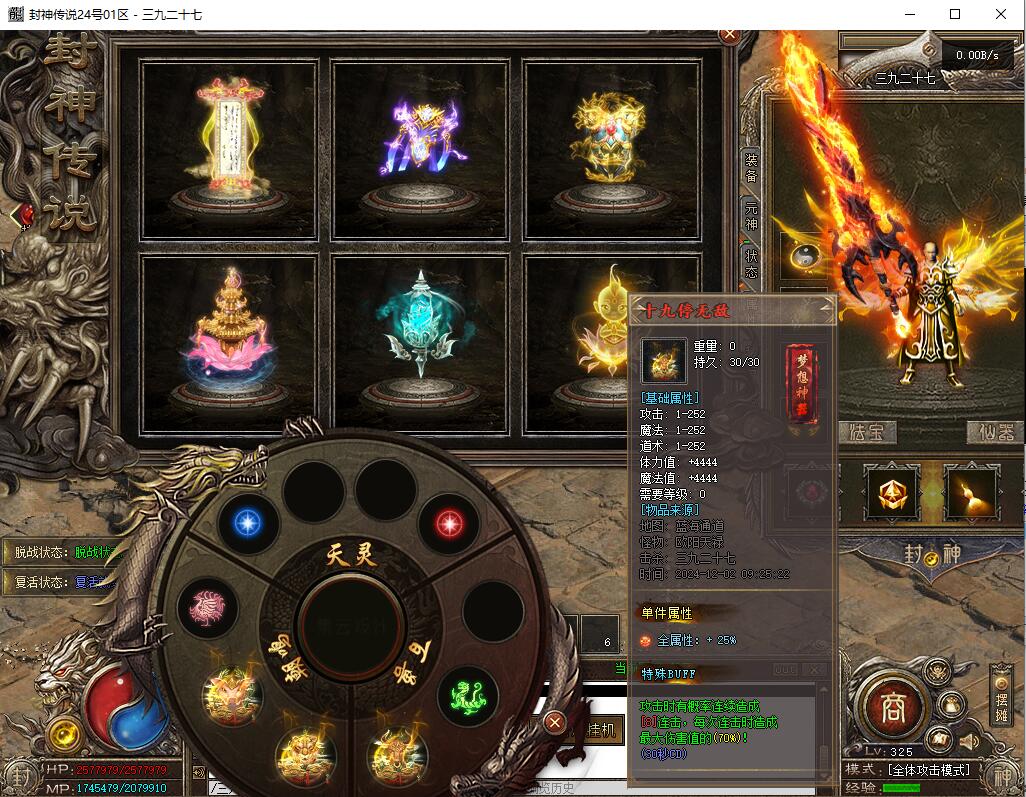This screenshot has width=1026, height=797.
Task: Close the zodiac wheel panel
Action: [x=555, y=722]
